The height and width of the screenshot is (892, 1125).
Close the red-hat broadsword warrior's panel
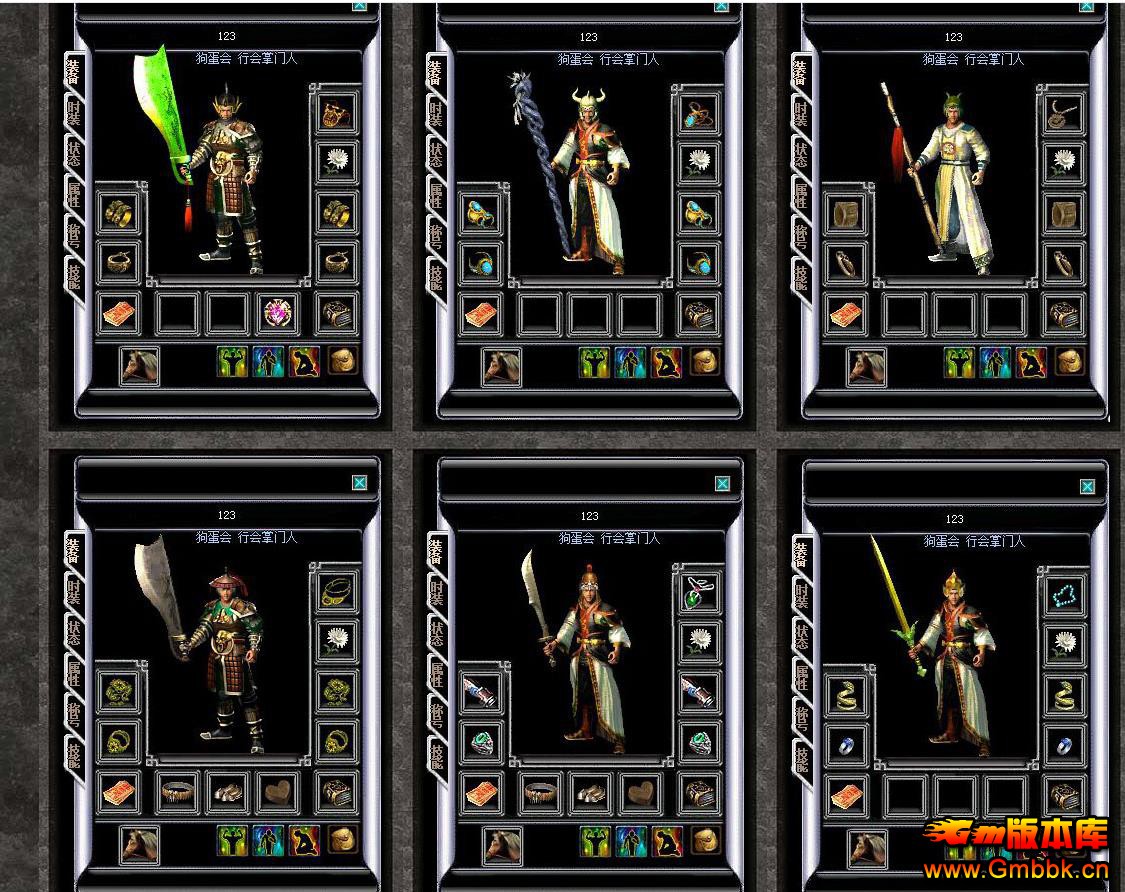(359, 482)
